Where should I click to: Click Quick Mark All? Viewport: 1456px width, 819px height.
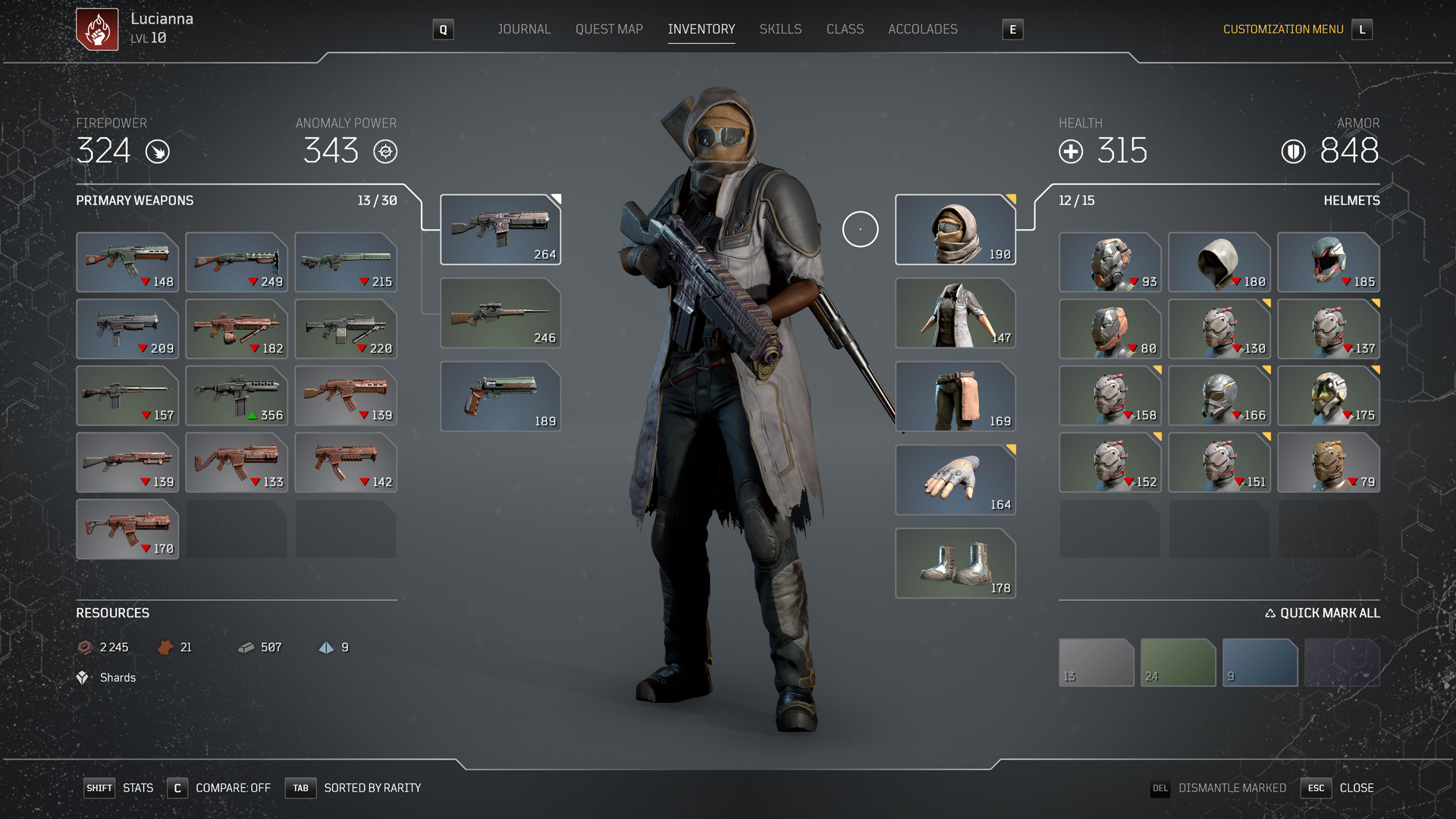1323,613
